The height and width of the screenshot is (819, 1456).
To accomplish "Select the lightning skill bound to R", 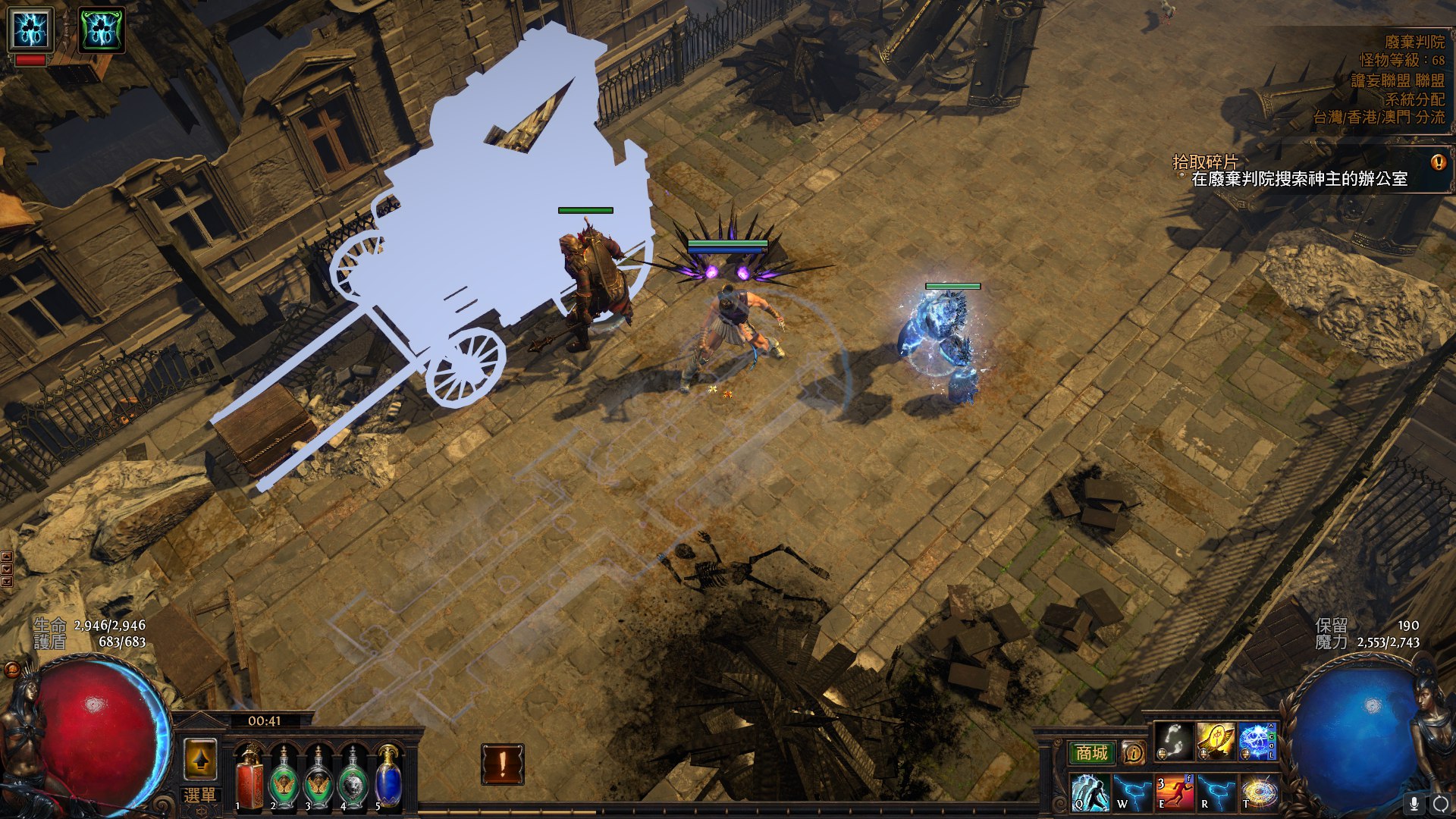I will pos(1216,792).
